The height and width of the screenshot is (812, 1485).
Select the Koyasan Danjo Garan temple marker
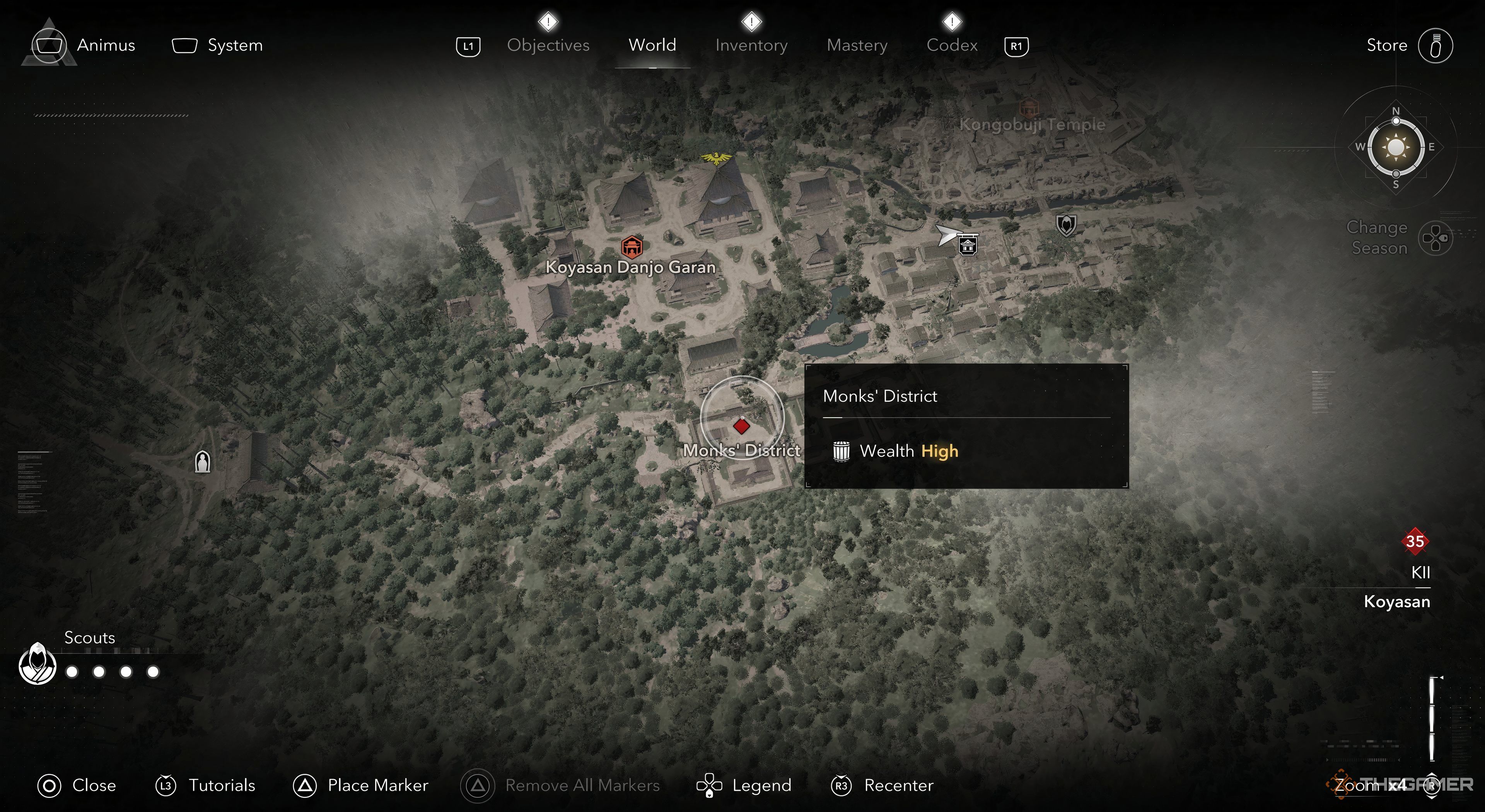click(x=632, y=247)
